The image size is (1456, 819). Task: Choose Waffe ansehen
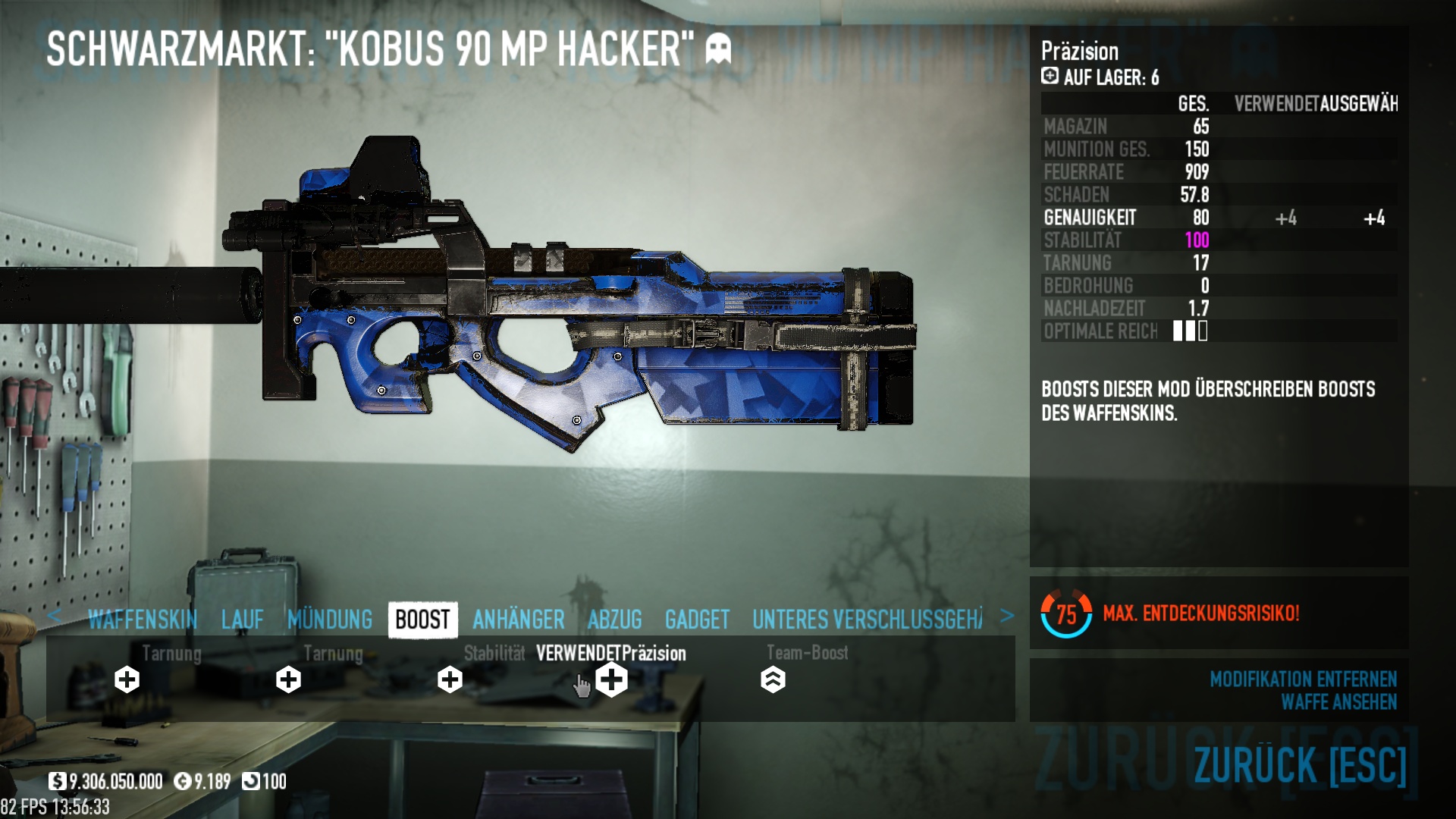(x=1338, y=702)
